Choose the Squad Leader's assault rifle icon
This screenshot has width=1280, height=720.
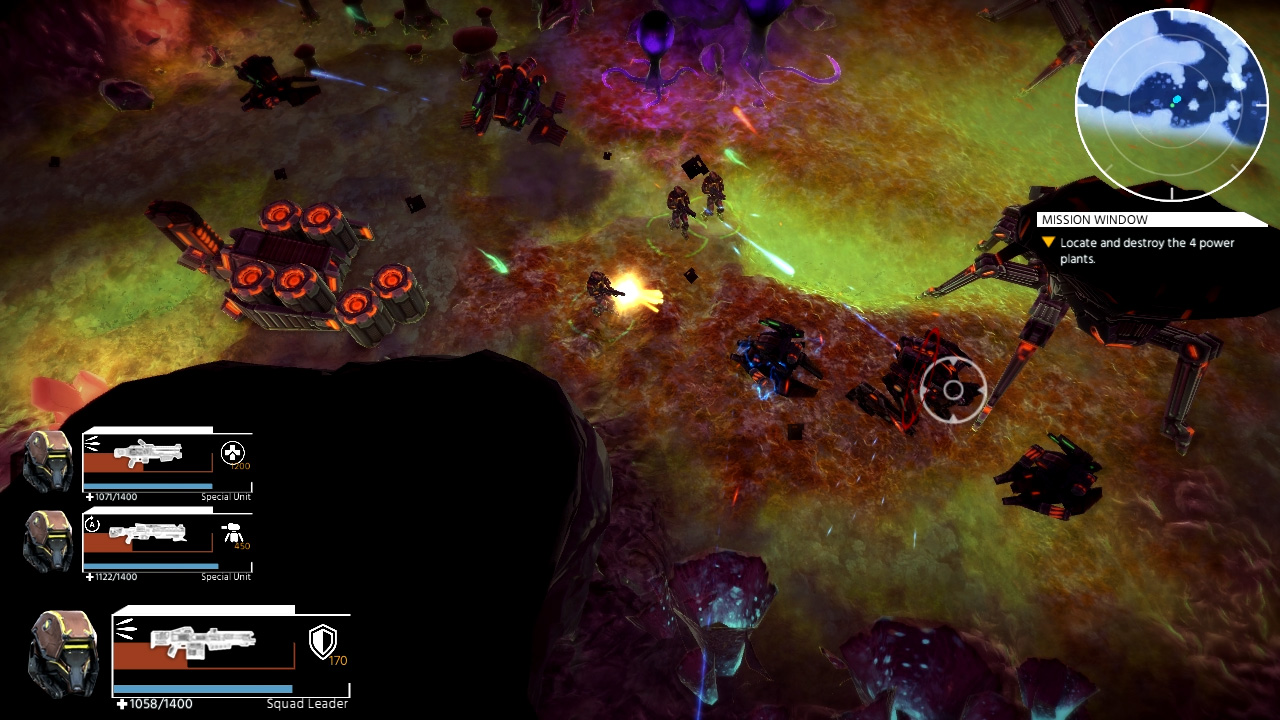(x=202, y=640)
